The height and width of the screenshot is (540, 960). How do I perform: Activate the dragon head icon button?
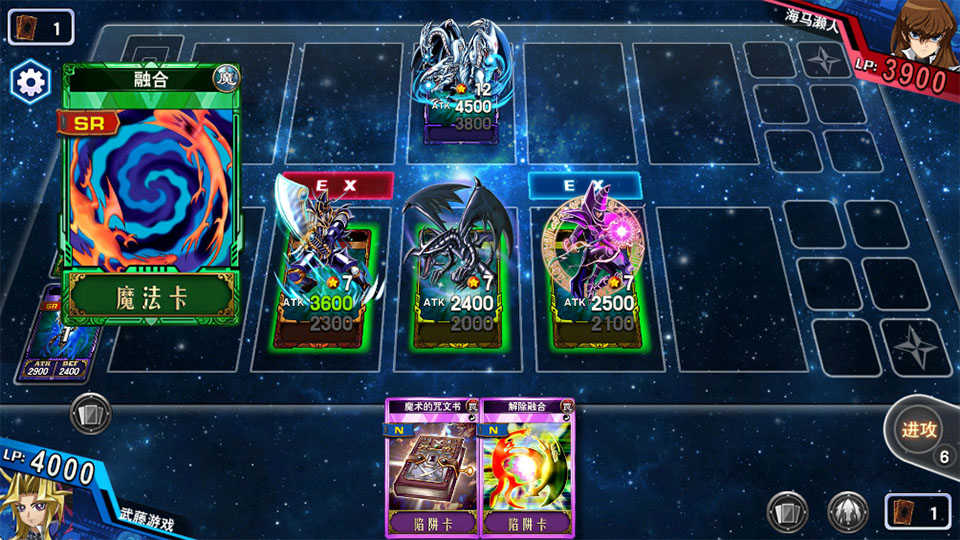coord(847,512)
